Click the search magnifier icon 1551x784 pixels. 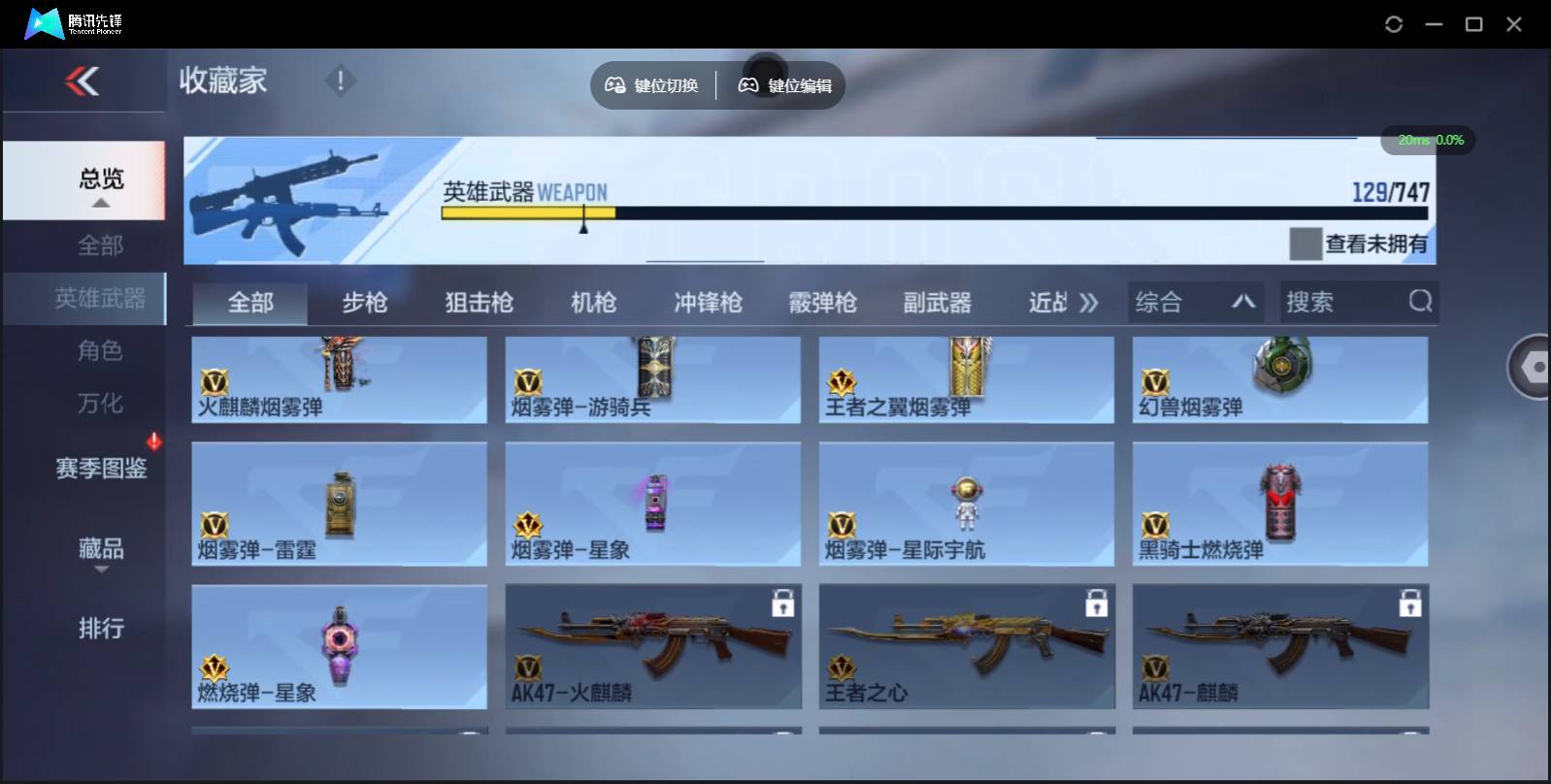[1421, 302]
